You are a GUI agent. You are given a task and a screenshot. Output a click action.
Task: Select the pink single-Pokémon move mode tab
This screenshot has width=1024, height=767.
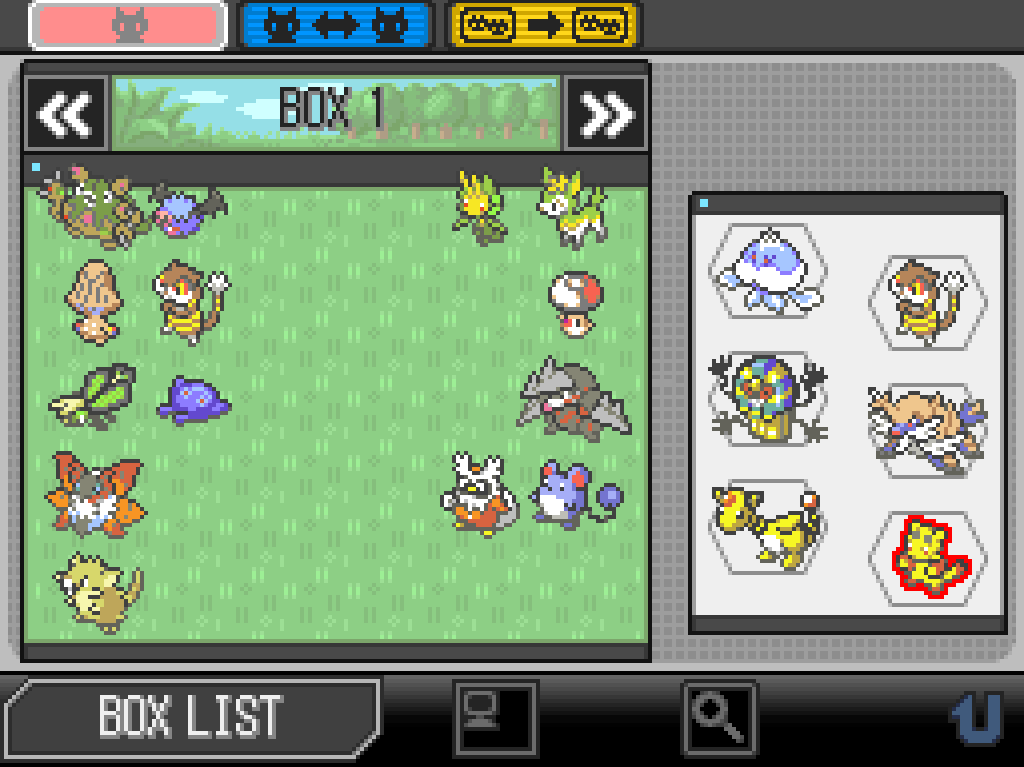pos(127,26)
